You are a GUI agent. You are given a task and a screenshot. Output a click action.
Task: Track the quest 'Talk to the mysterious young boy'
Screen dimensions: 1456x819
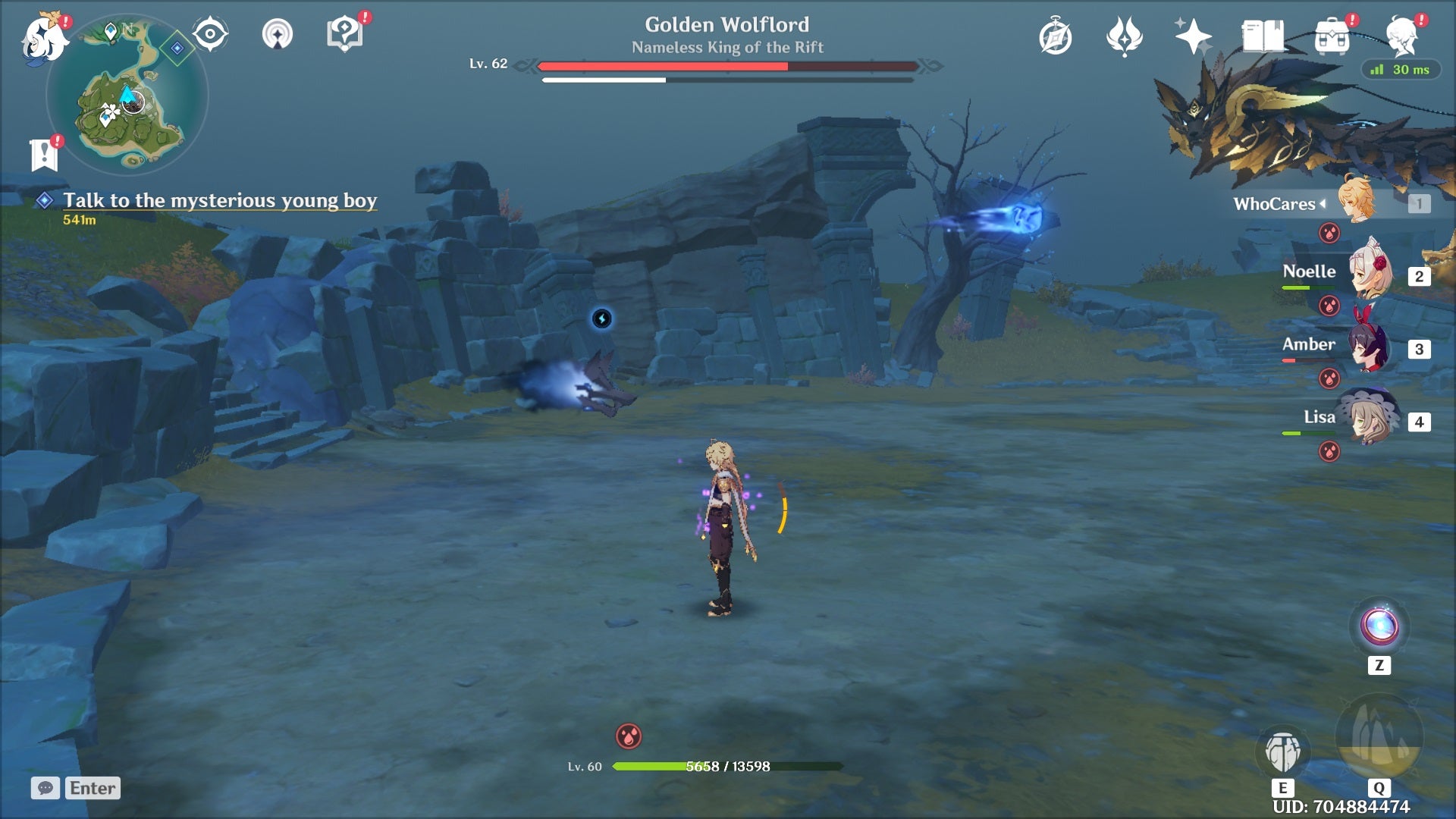click(220, 201)
